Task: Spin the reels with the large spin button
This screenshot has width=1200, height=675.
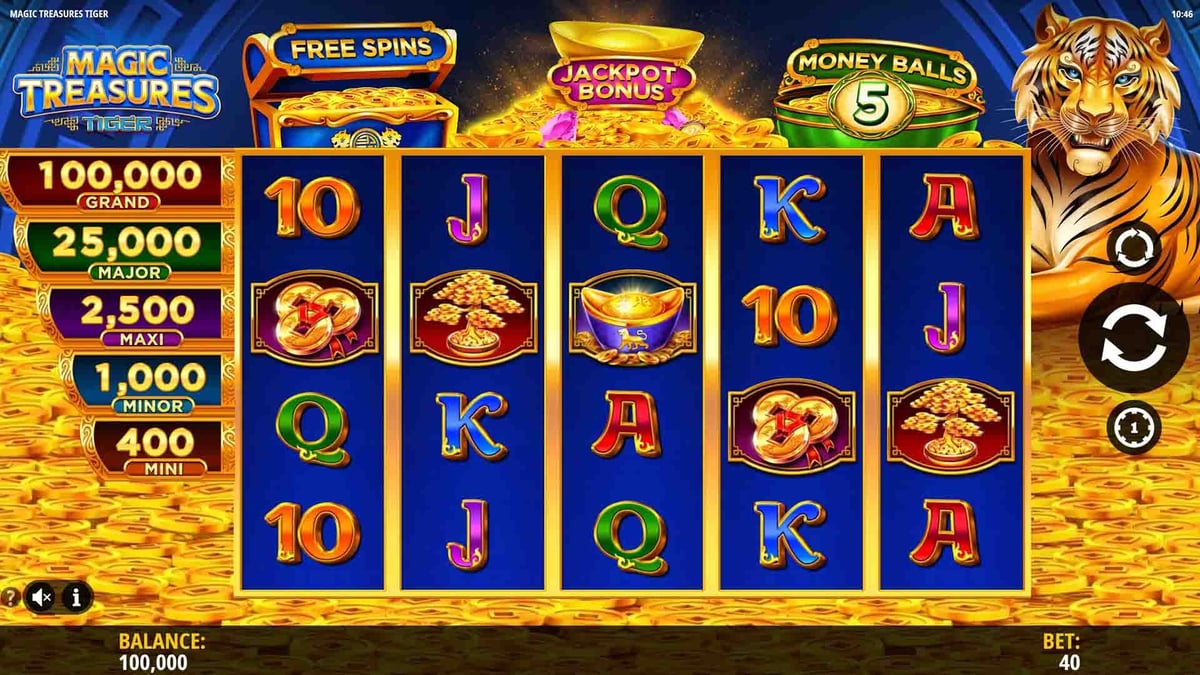Action: (1134, 338)
